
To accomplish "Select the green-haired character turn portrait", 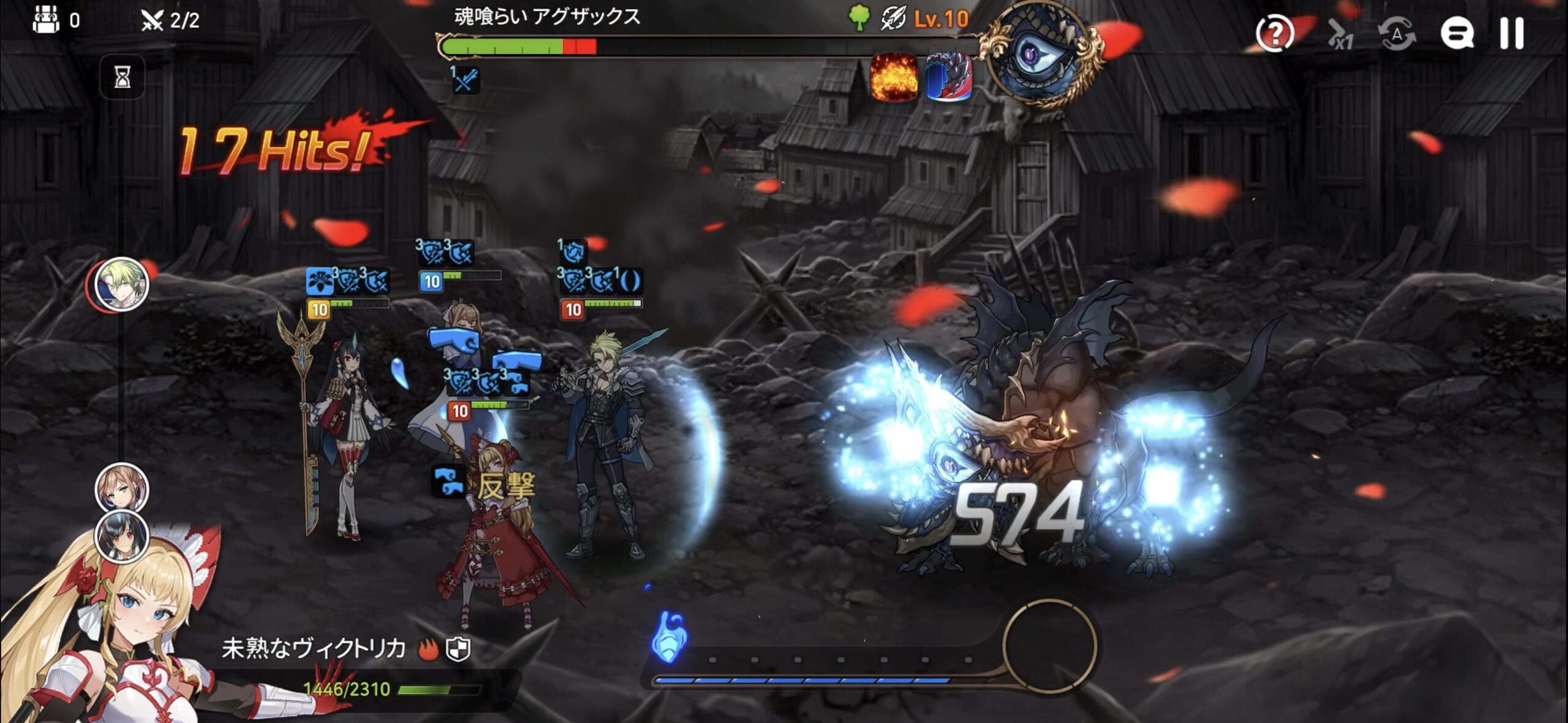I will click(x=123, y=284).
